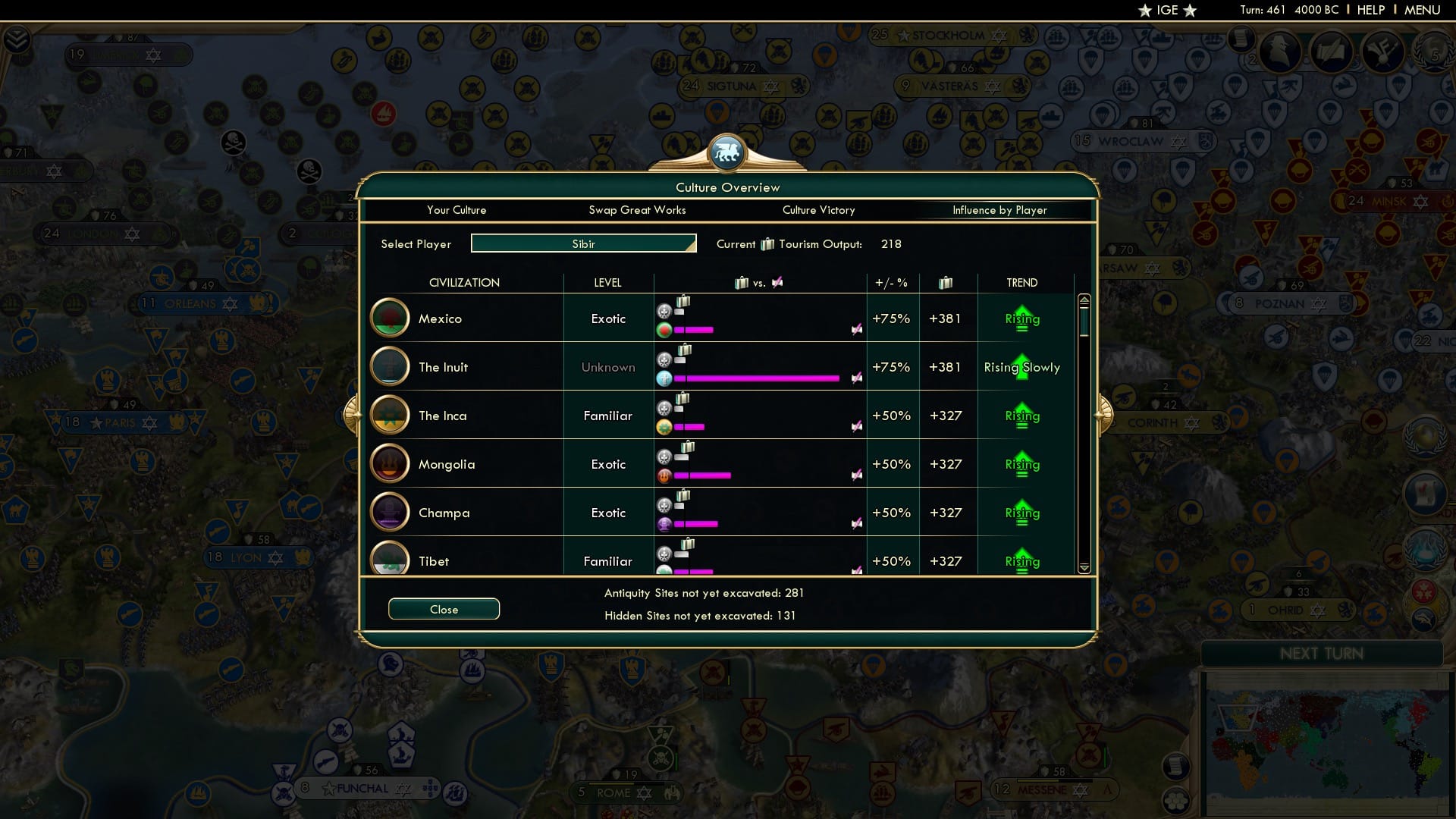Open the Swap Great Works tab

pos(637,210)
